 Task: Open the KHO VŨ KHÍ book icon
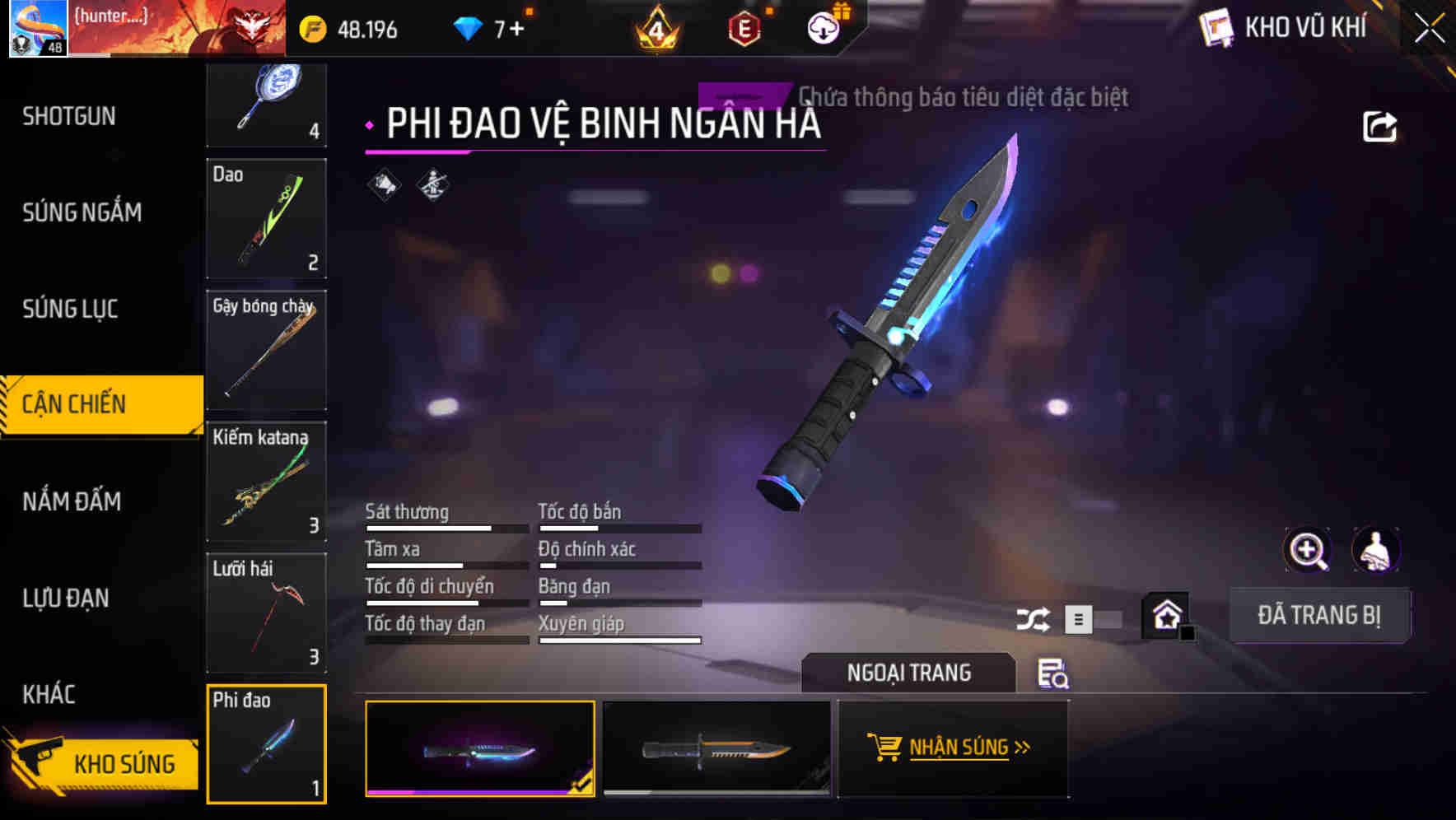tap(1216, 26)
